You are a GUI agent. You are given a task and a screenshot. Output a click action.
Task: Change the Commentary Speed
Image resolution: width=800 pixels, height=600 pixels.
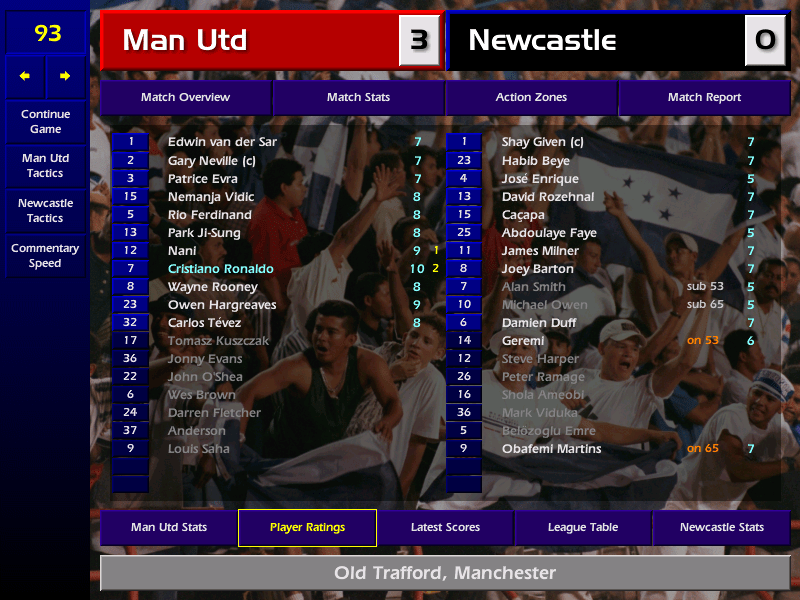(x=45, y=256)
